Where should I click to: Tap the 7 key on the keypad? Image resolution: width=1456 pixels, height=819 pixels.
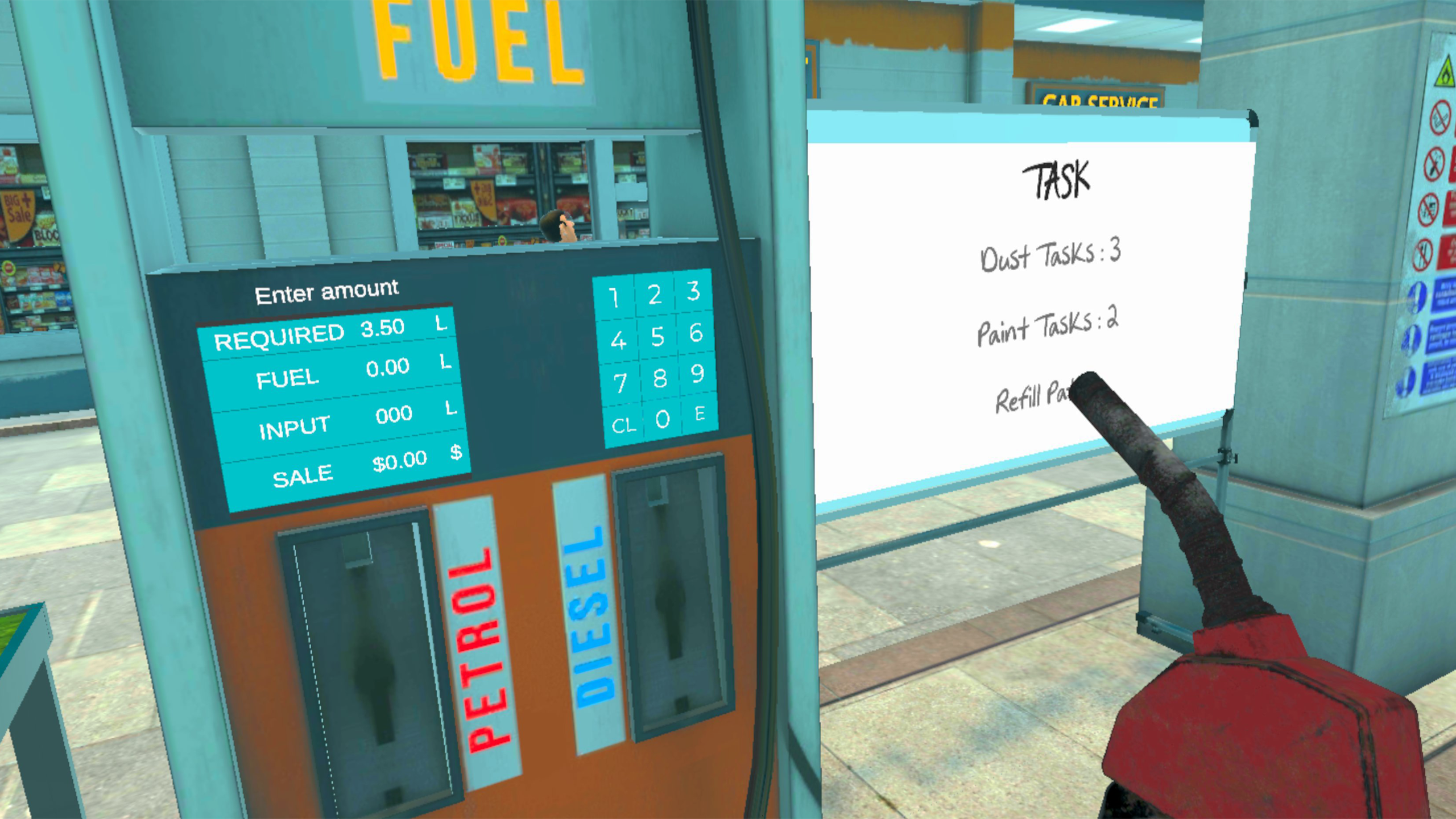point(621,383)
